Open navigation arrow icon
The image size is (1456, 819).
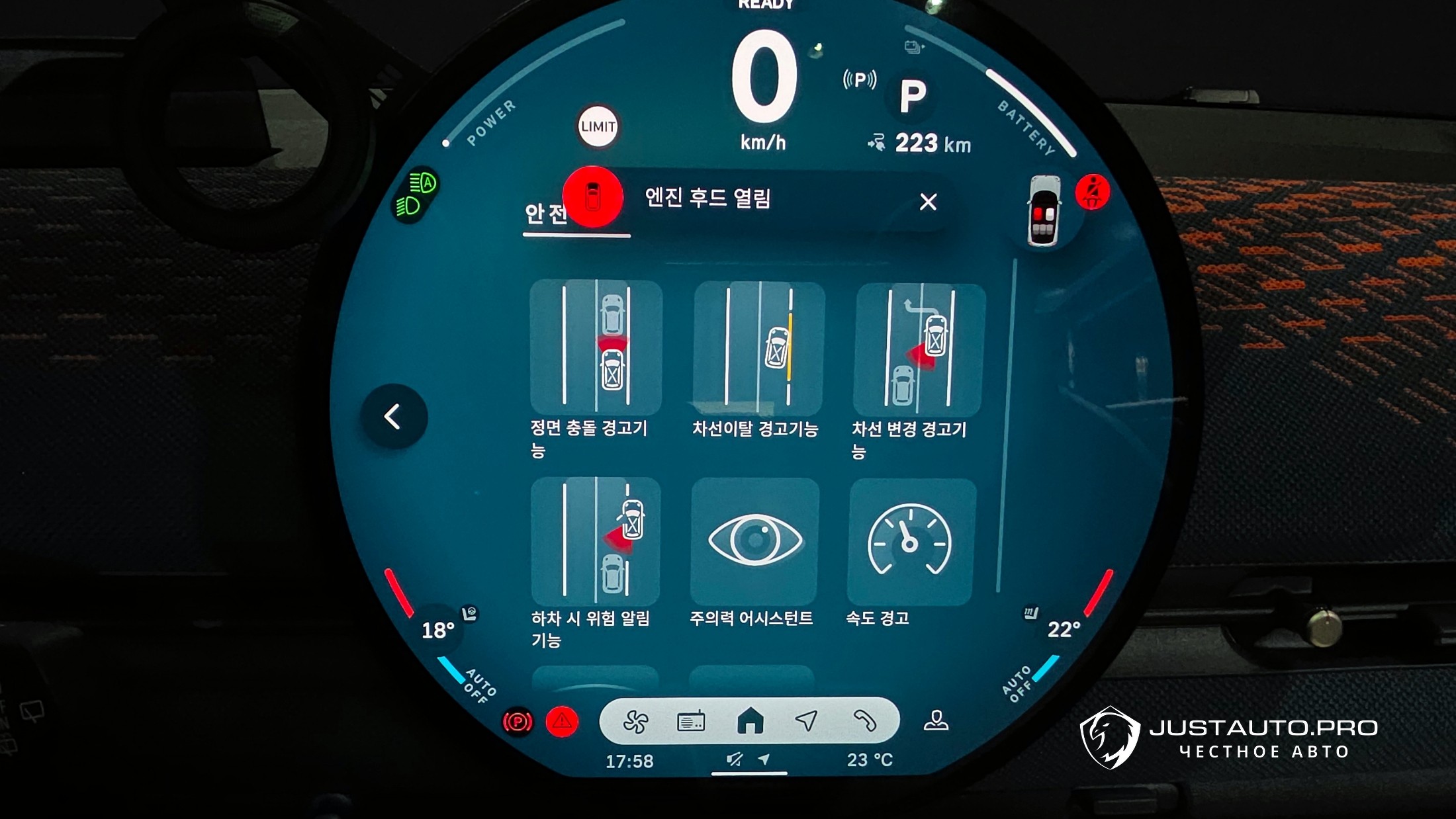806,721
